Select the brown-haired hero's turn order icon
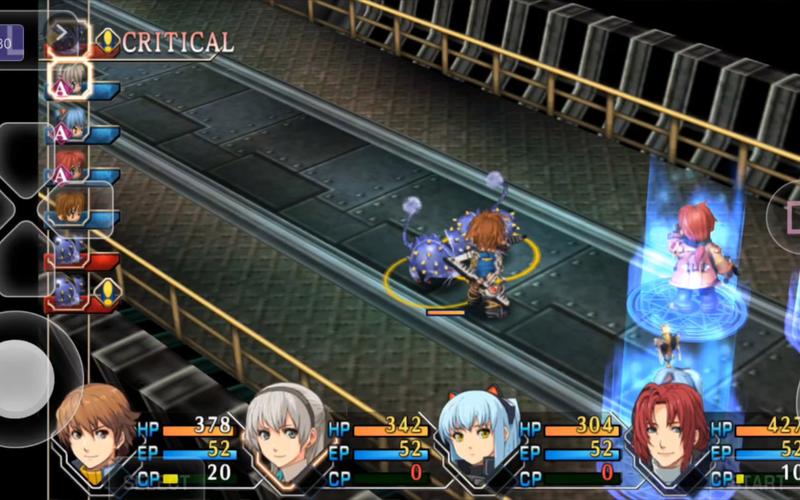The height and width of the screenshot is (500, 800). (x=69, y=206)
